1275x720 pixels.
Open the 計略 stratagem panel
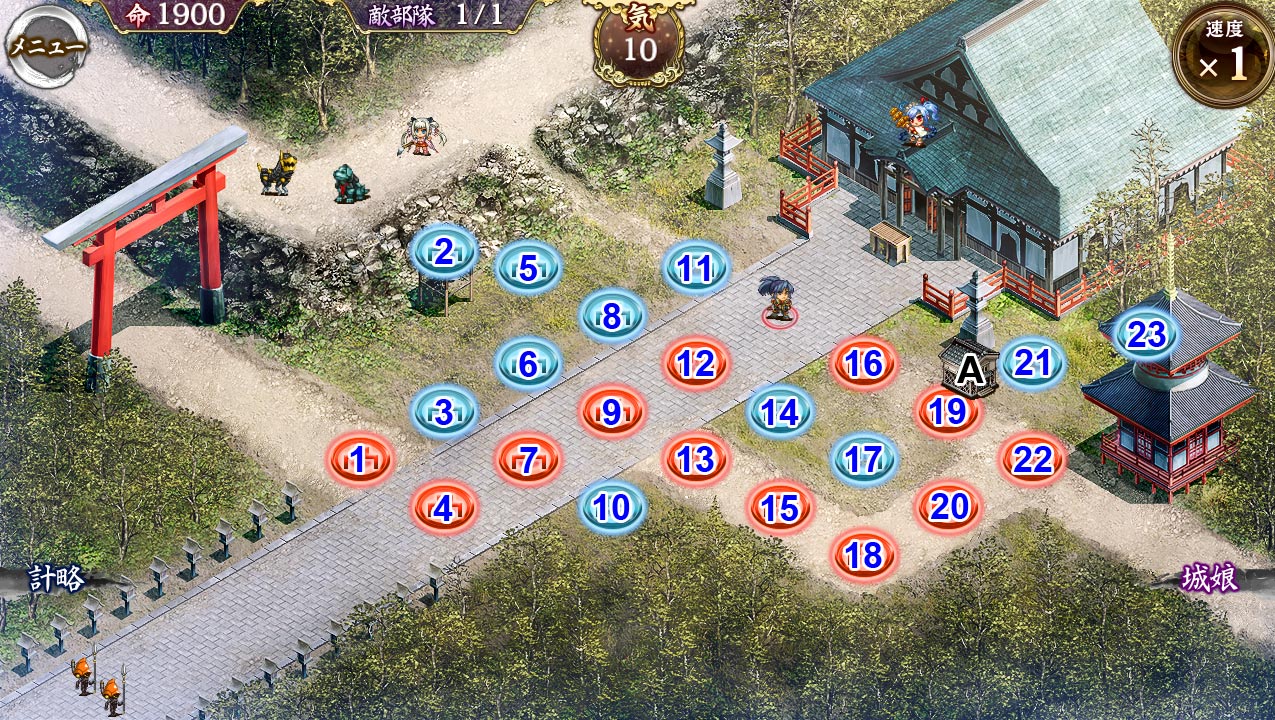click(x=56, y=578)
